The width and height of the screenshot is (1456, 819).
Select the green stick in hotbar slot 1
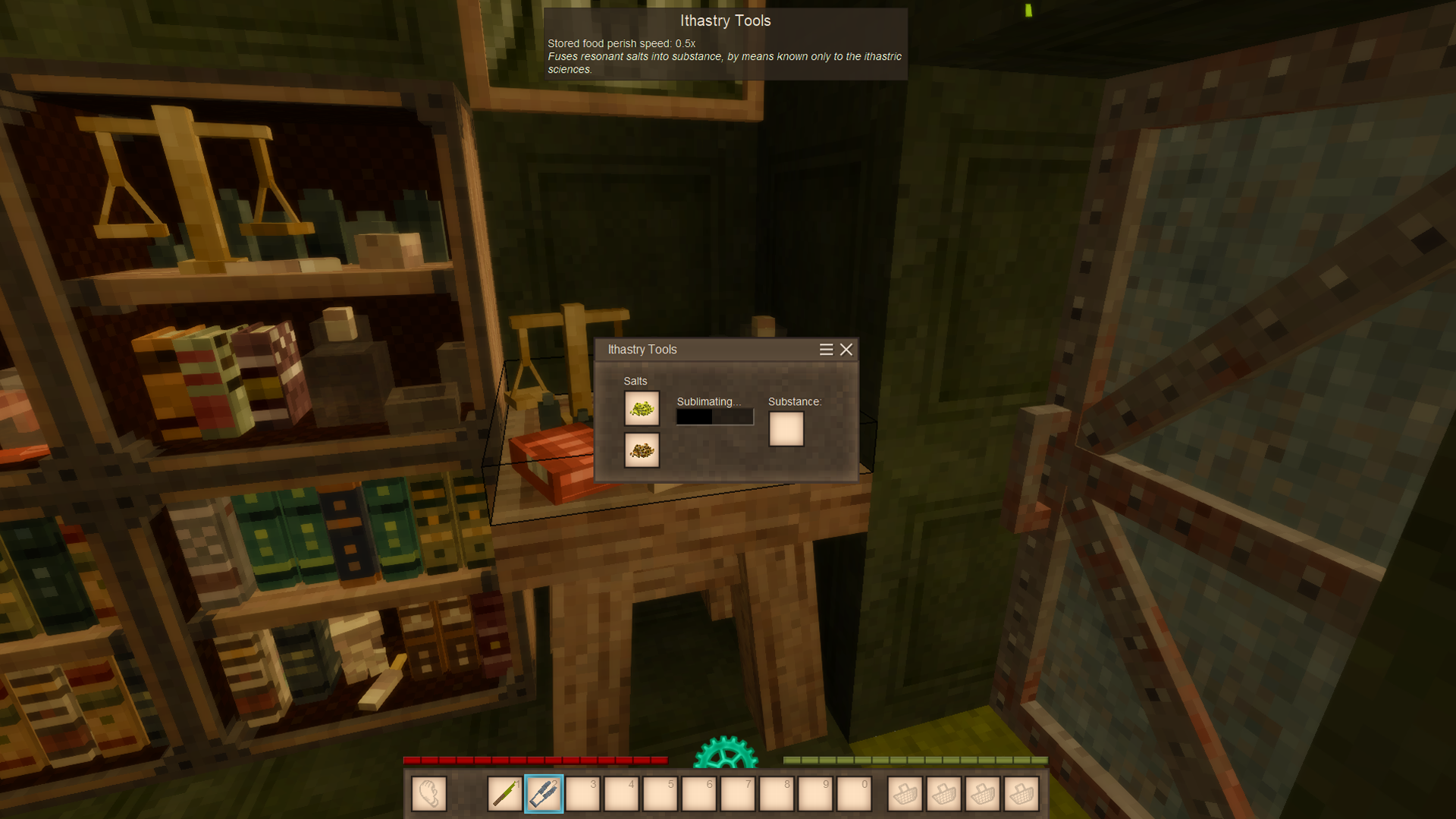(x=505, y=794)
